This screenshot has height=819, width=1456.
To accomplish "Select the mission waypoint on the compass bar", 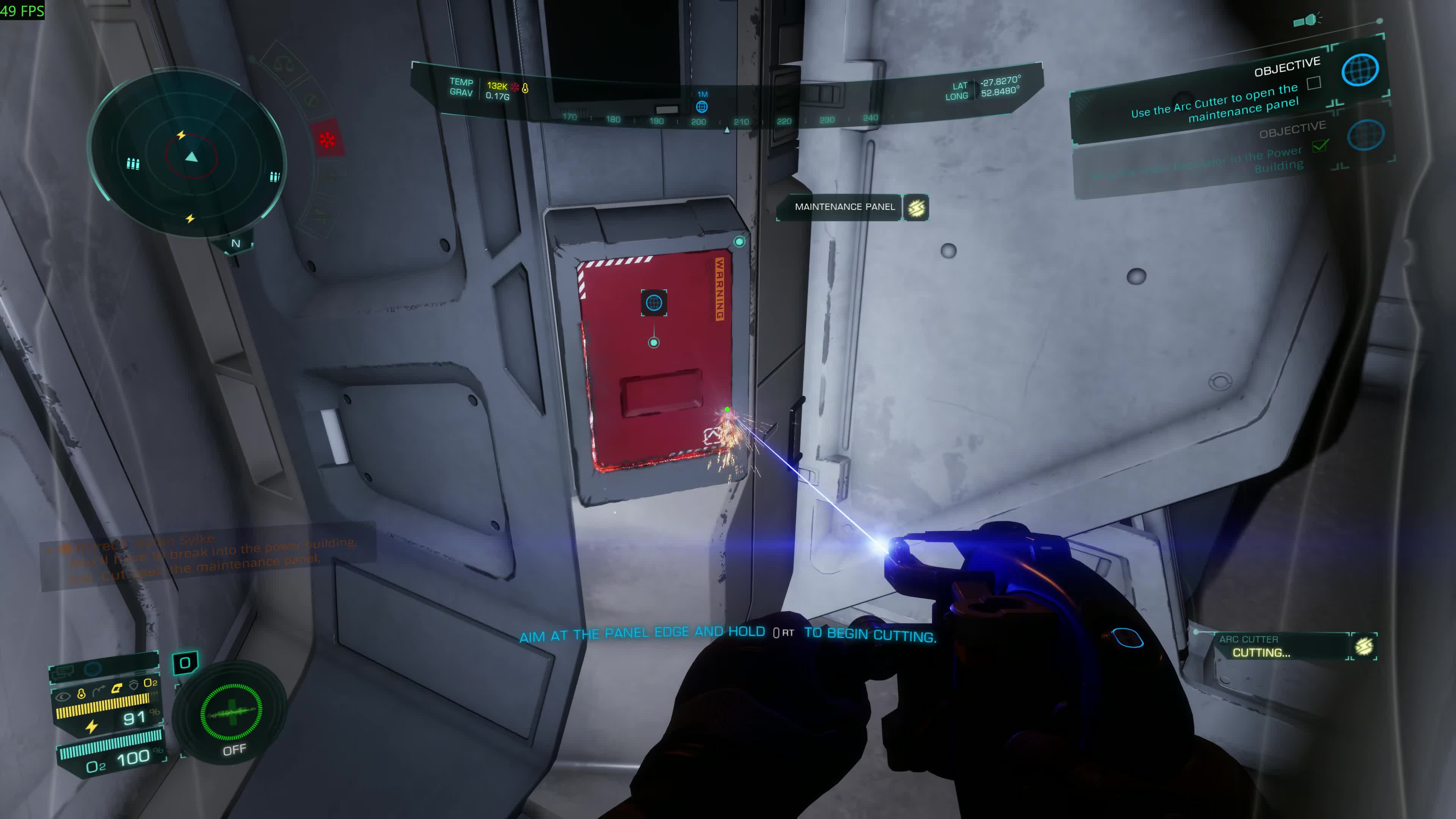I will coord(702,106).
